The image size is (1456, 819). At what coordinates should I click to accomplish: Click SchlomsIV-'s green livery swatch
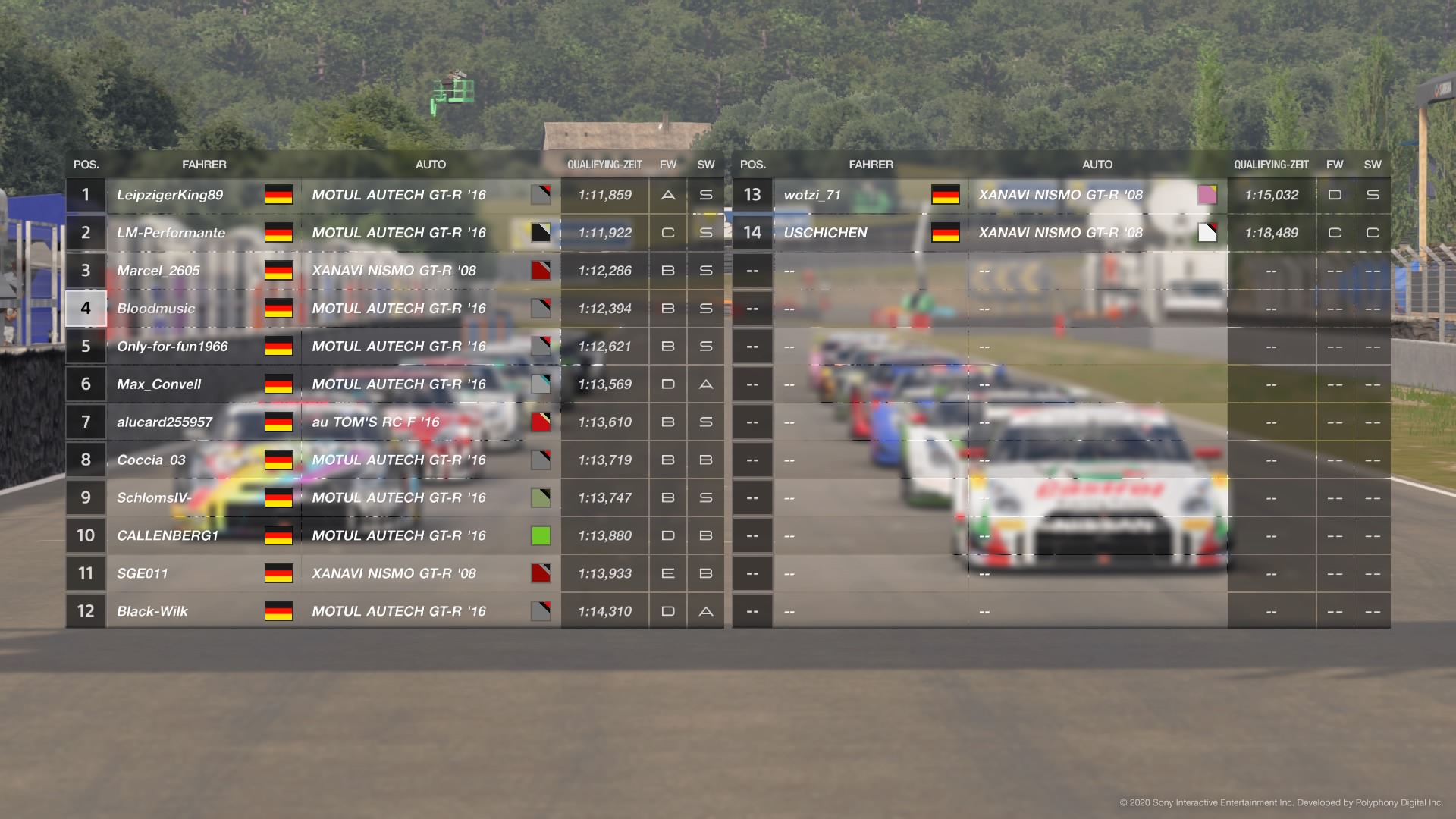click(541, 497)
